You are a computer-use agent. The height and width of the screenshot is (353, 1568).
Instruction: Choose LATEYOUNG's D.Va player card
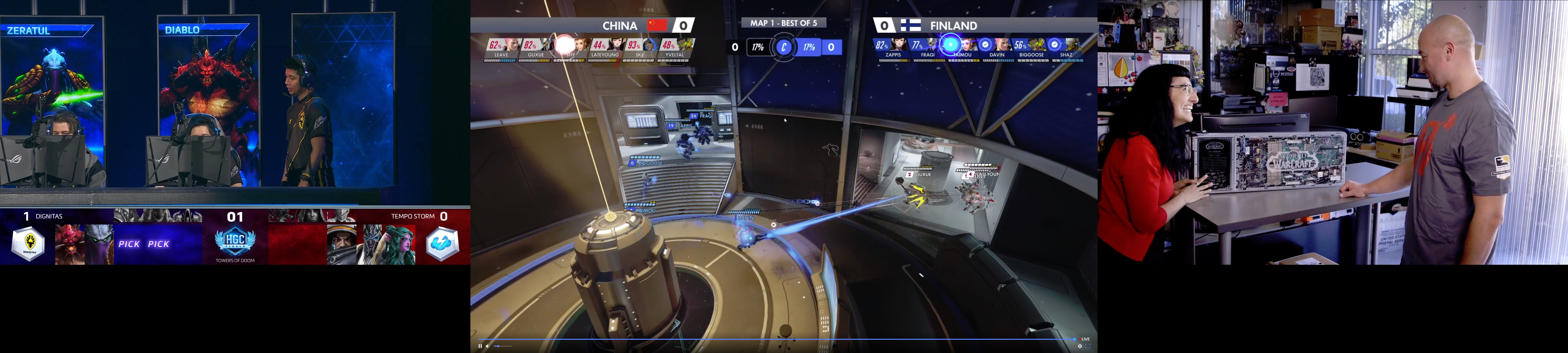tap(605, 49)
